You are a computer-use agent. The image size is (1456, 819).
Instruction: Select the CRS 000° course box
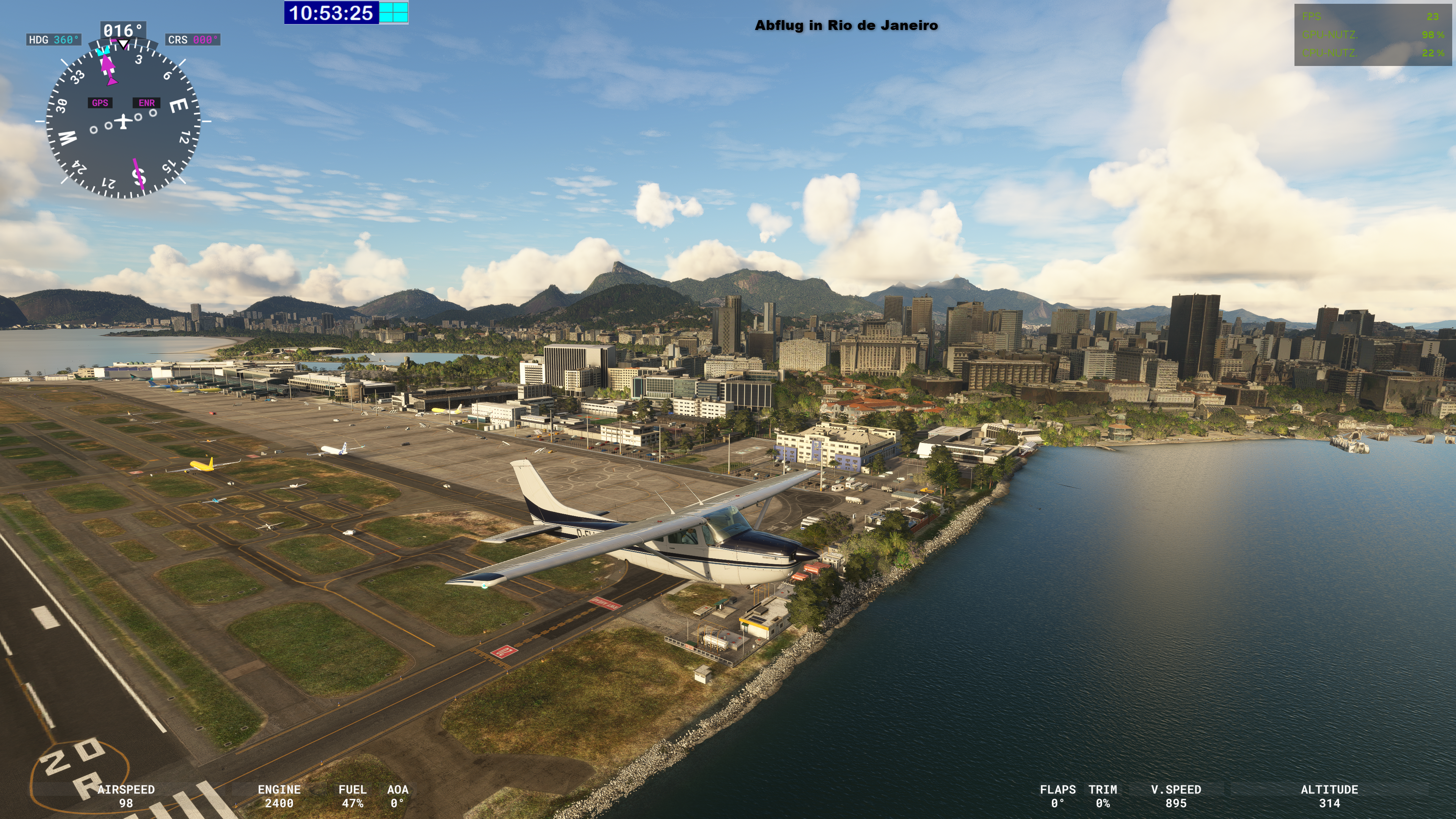click(193, 39)
